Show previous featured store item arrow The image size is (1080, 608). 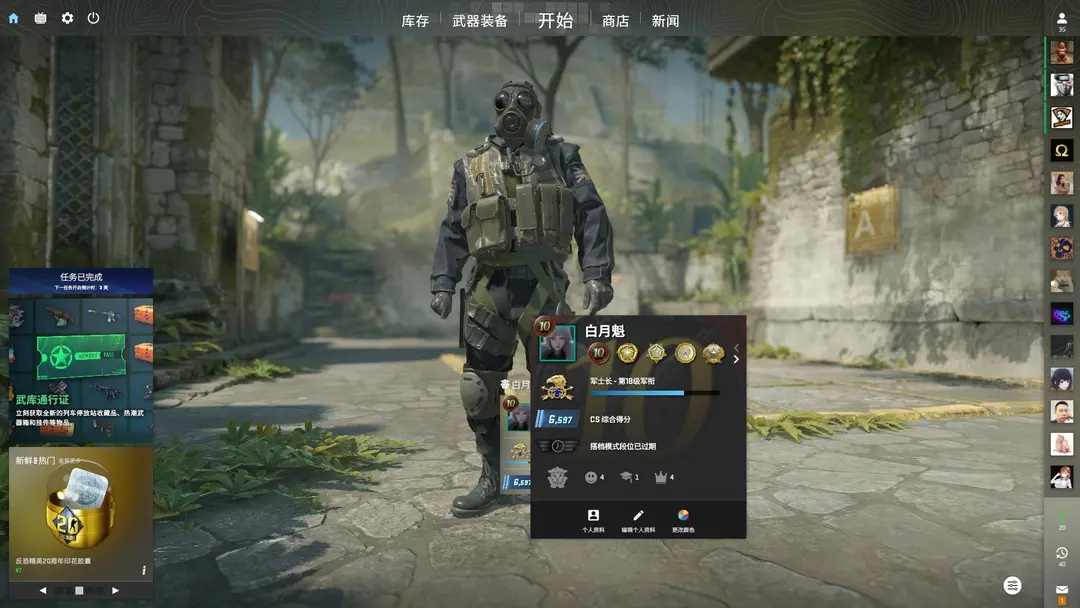coord(43,591)
